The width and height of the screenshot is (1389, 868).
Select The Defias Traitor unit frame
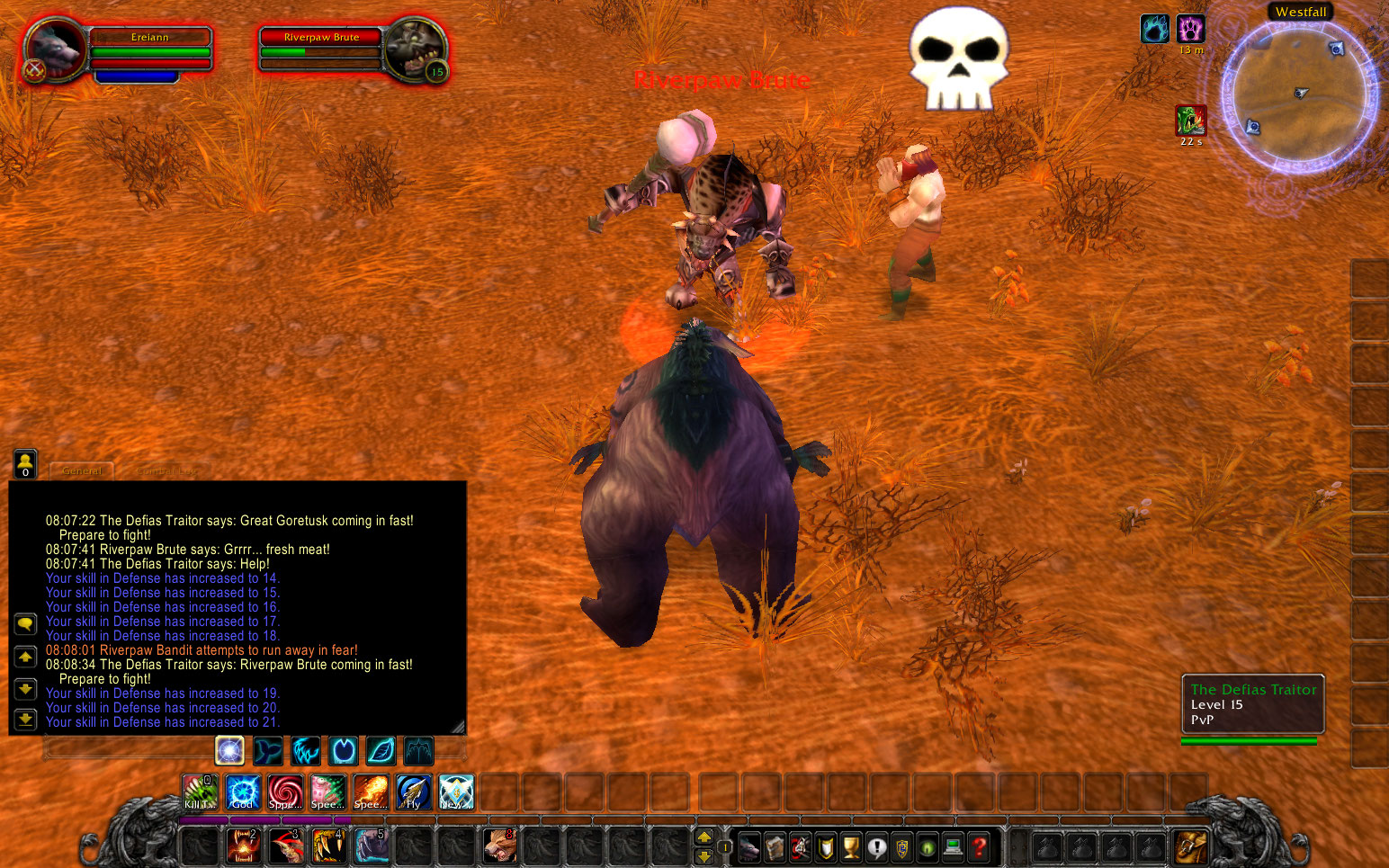[x=1253, y=704]
